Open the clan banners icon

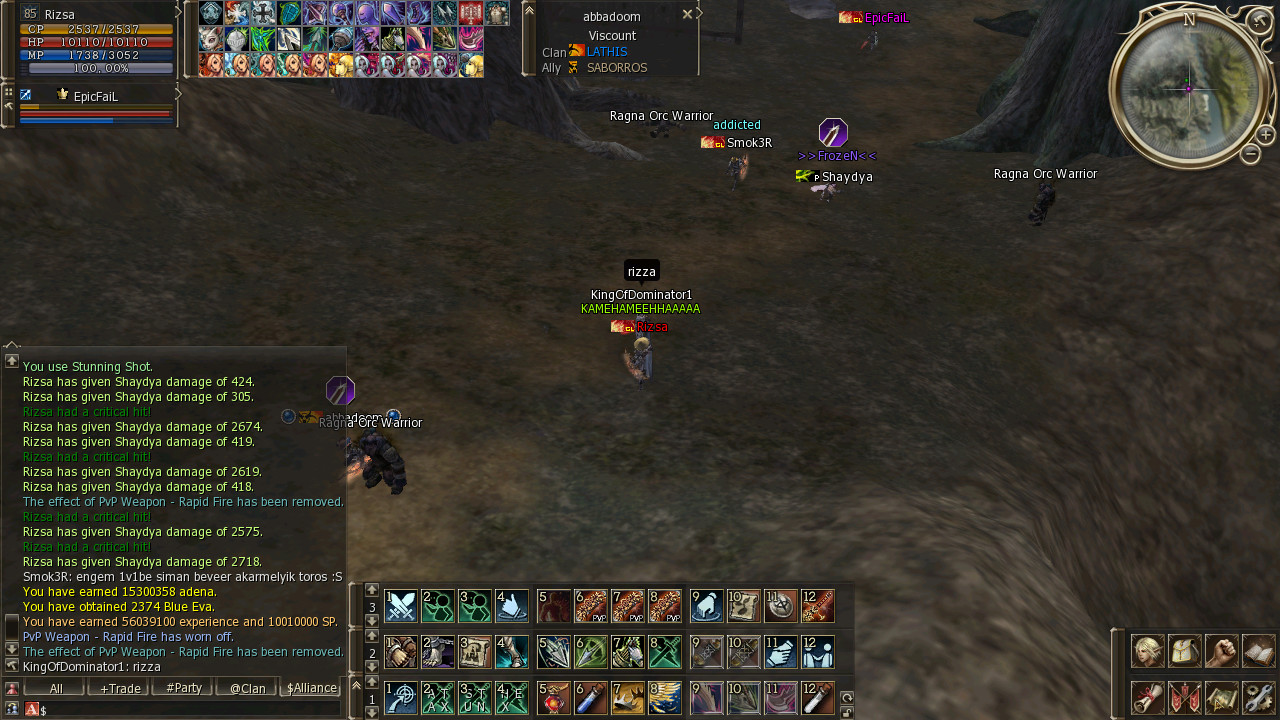coord(1185,697)
